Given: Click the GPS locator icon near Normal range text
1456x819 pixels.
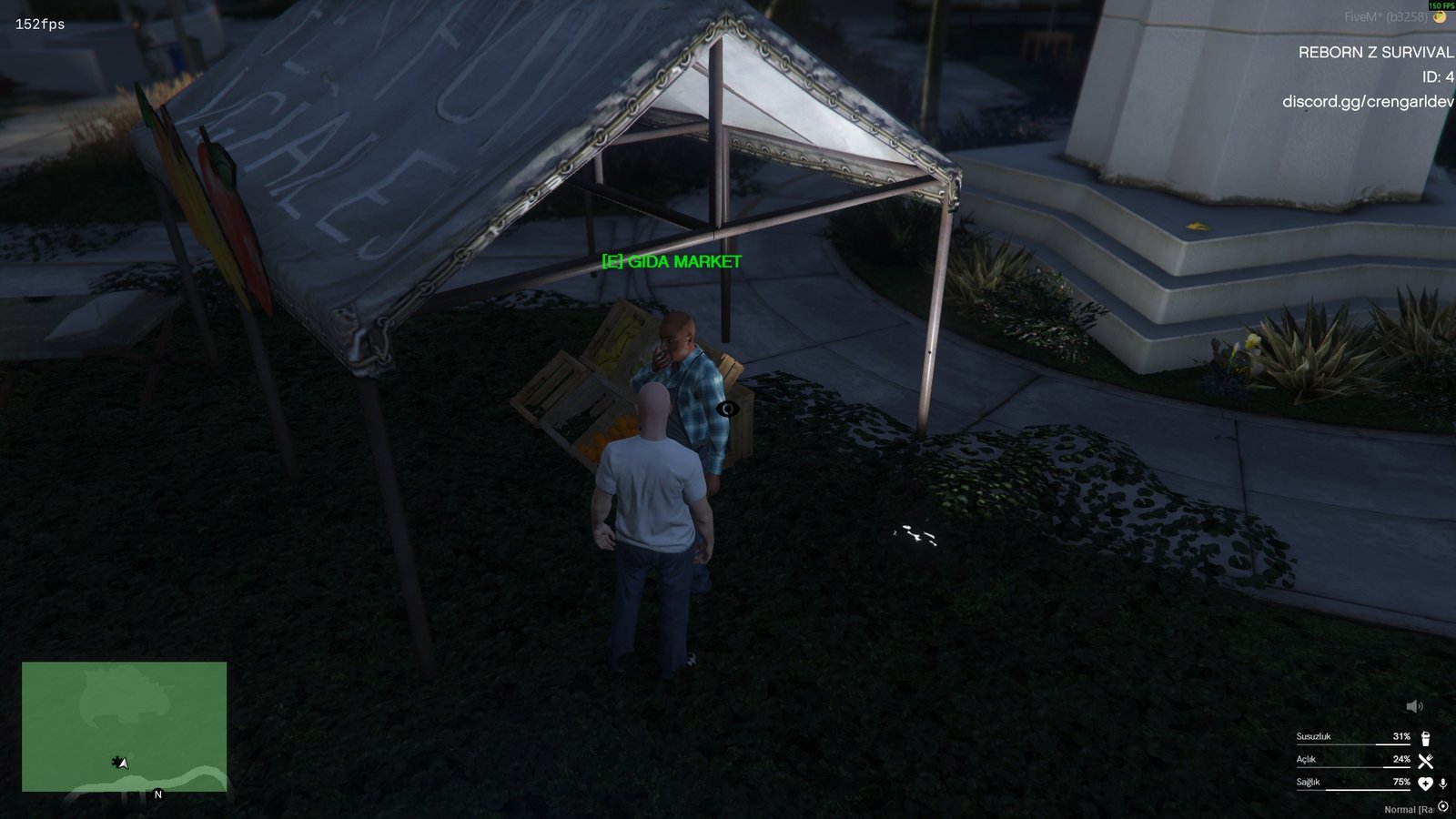Looking at the screenshot, I should 1442,807.
